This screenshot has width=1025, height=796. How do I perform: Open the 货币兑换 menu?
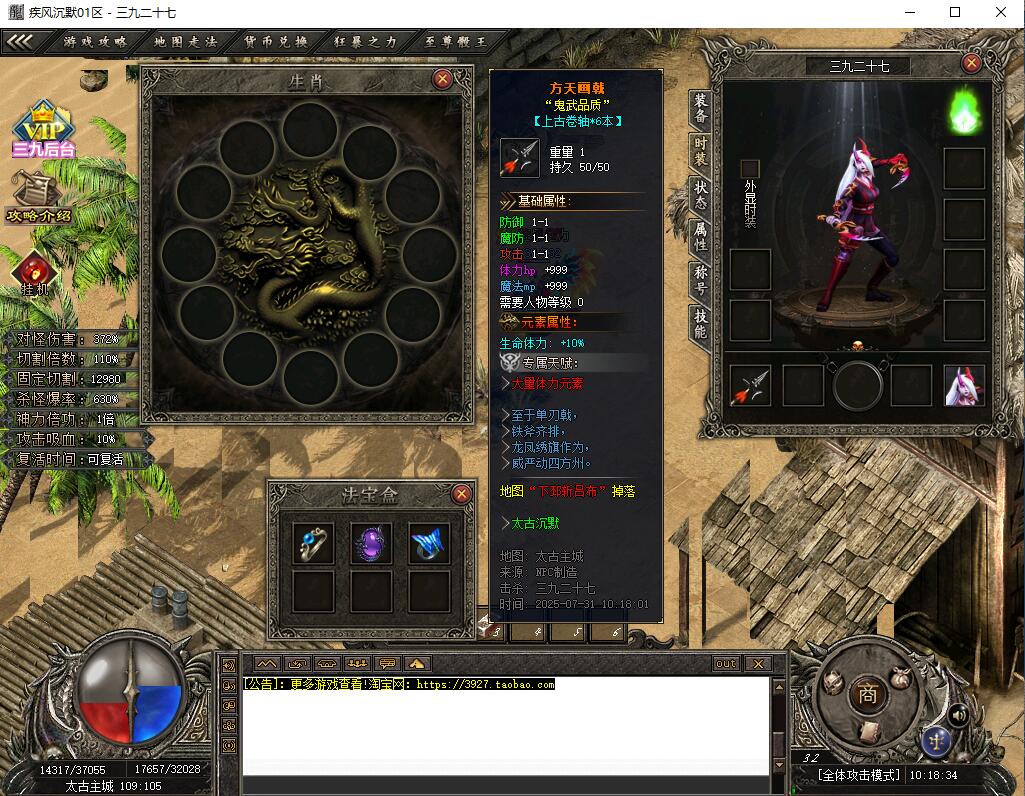click(276, 42)
